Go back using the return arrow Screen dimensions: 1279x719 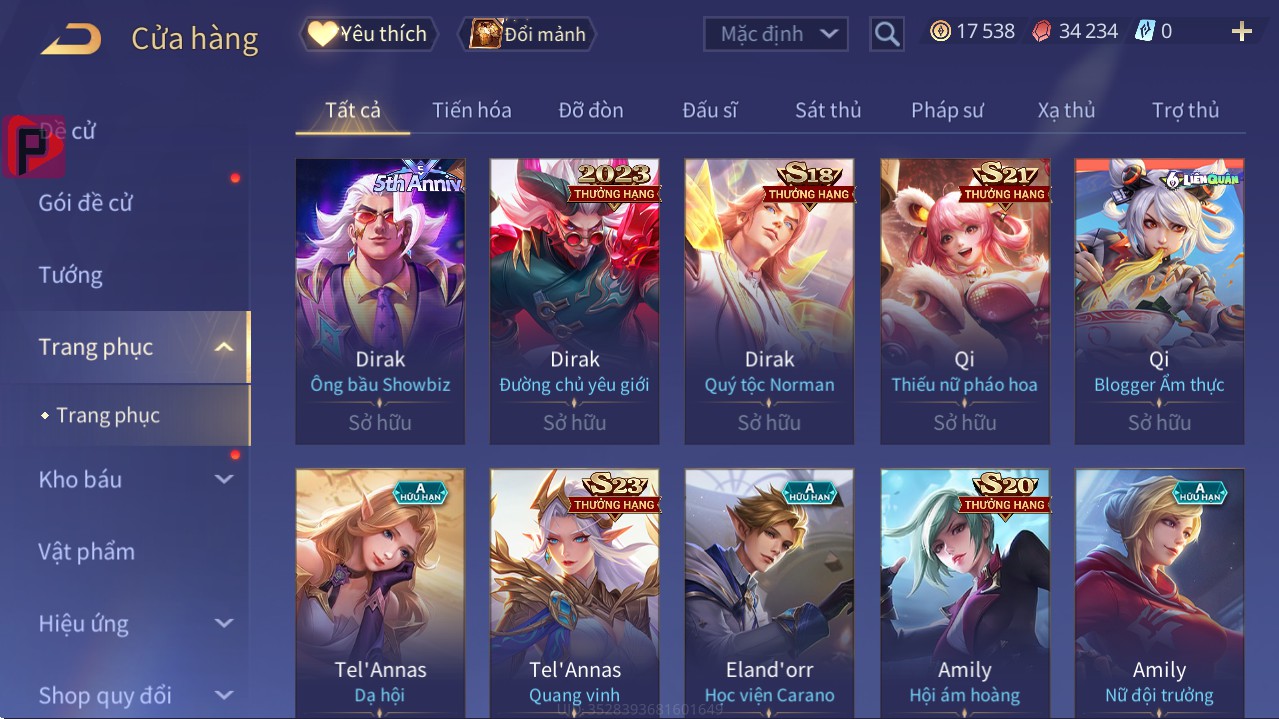pos(71,39)
